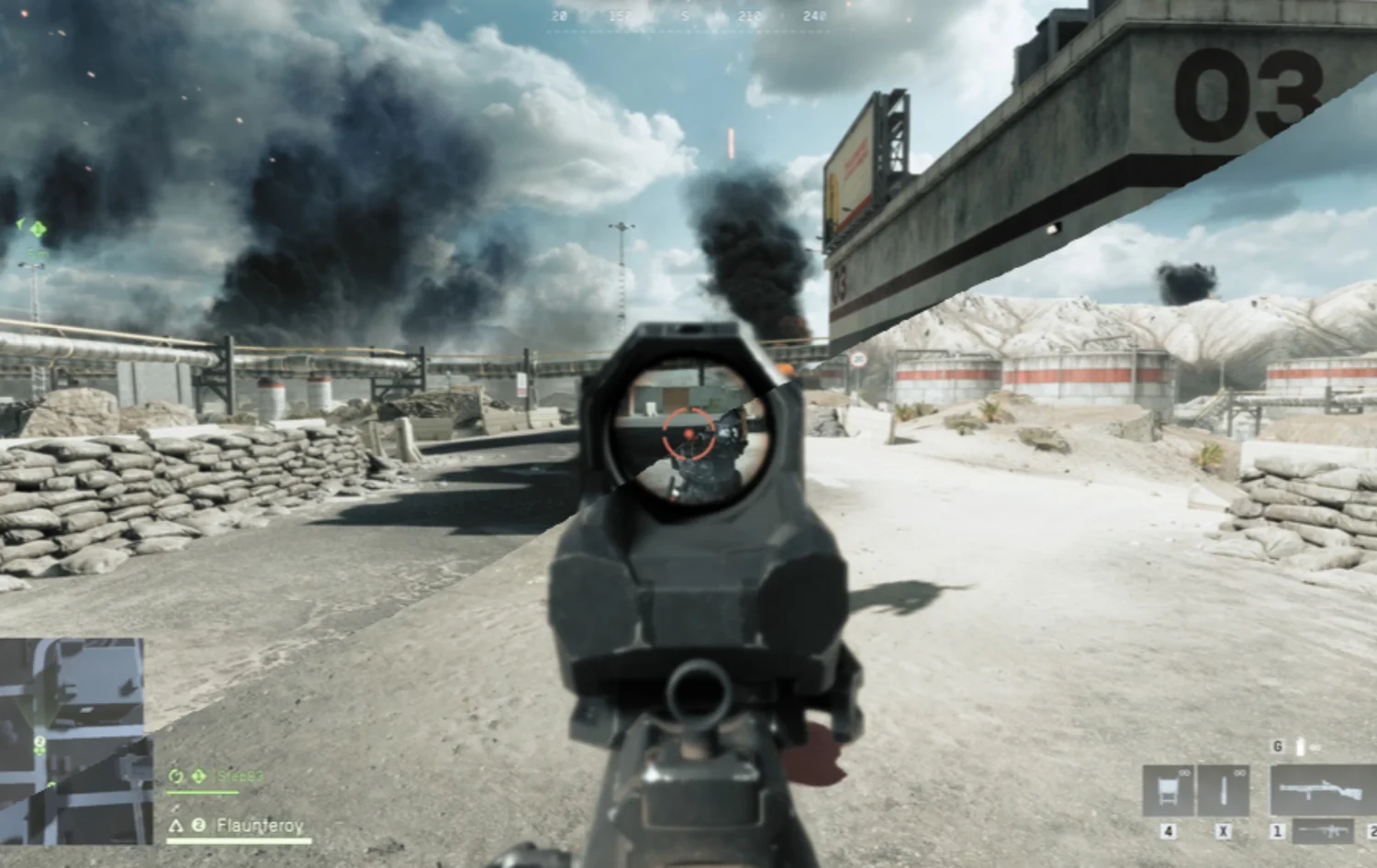Click the infinity ammo indicator above the gadget slot
The height and width of the screenshot is (868, 1377).
click(1184, 773)
